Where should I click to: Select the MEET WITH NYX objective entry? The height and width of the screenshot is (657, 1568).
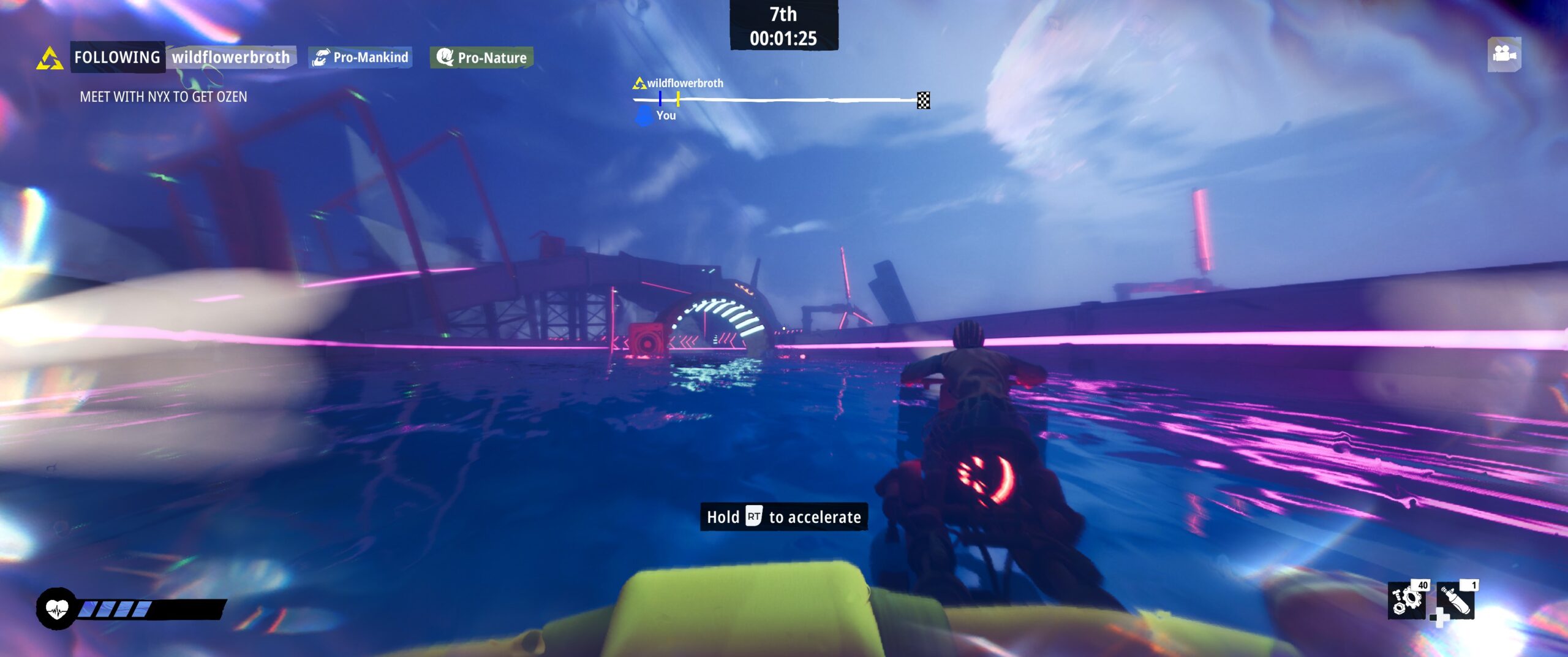tap(164, 97)
